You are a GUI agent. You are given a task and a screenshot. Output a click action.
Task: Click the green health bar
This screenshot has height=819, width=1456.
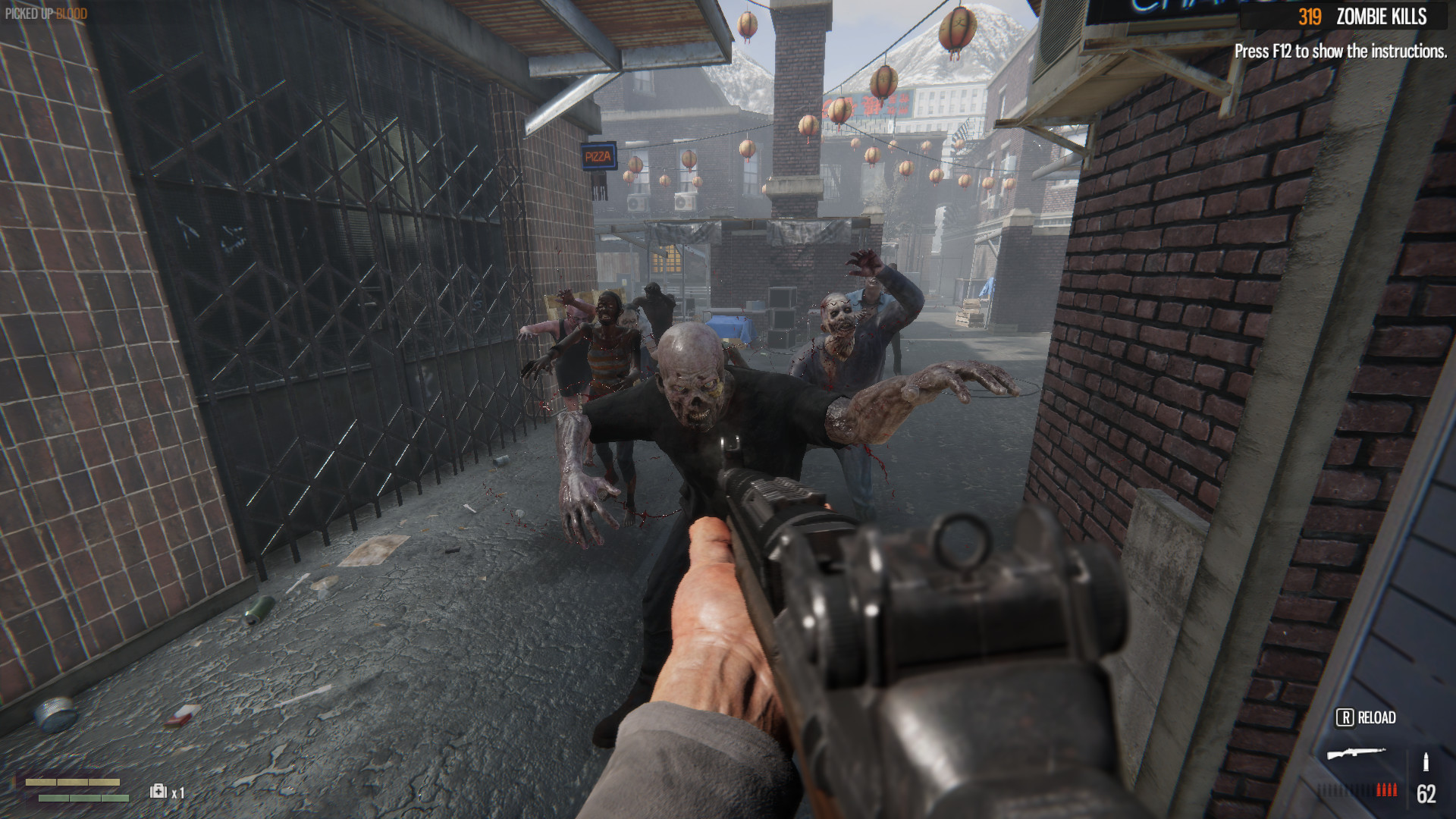coord(83,798)
